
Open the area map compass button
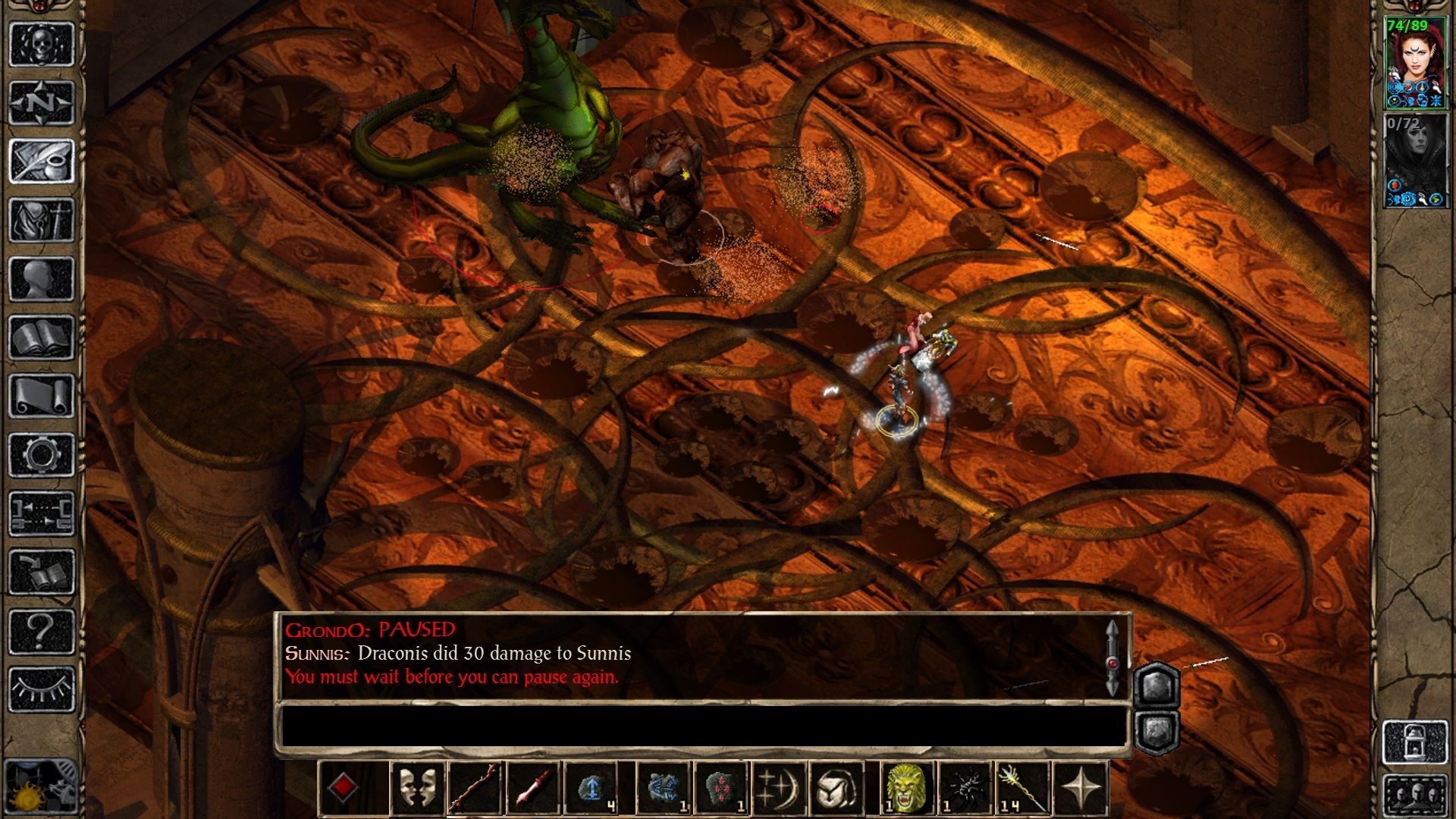(42, 102)
